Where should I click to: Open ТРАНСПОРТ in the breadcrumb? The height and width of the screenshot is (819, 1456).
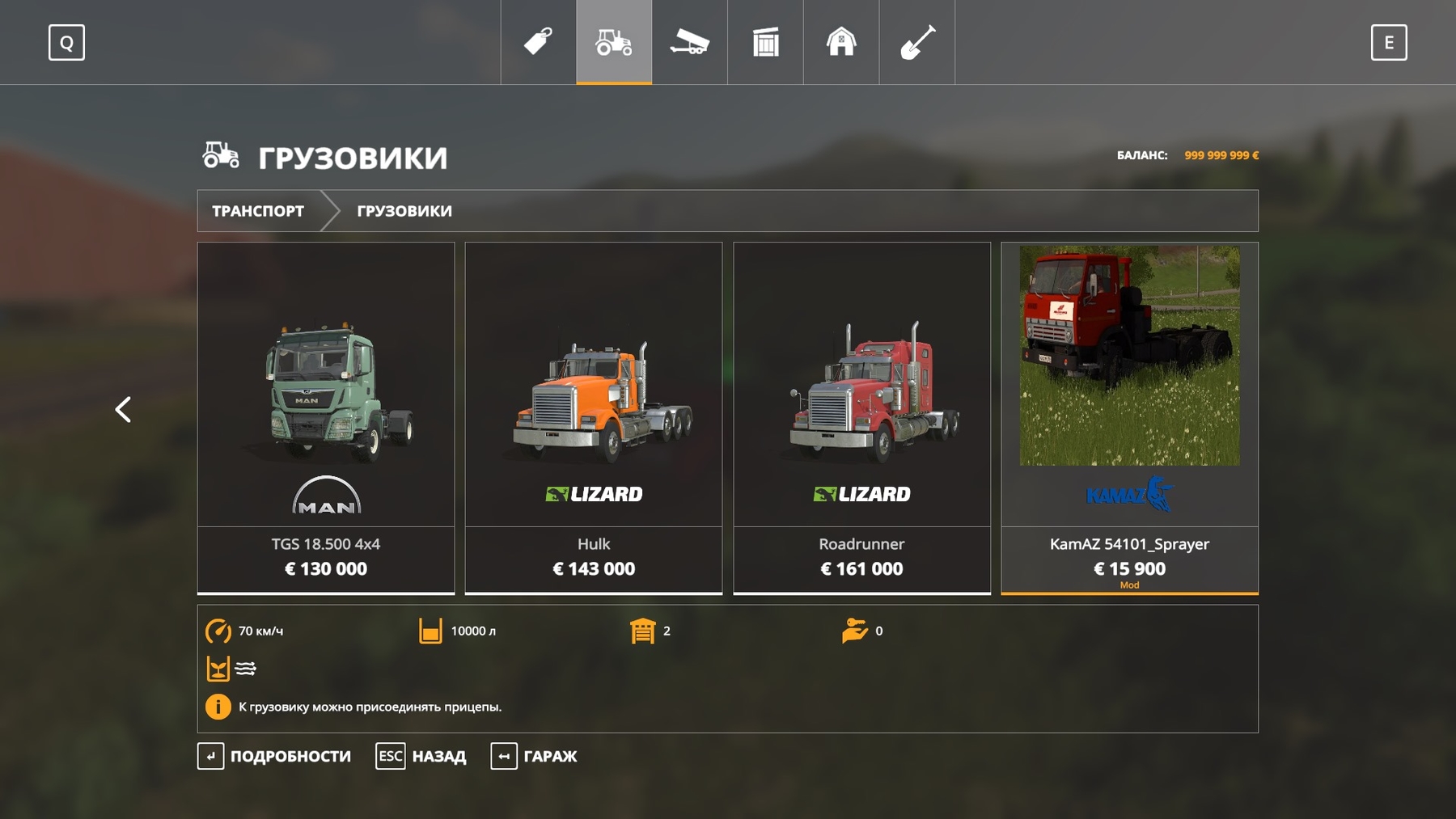click(257, 211)
